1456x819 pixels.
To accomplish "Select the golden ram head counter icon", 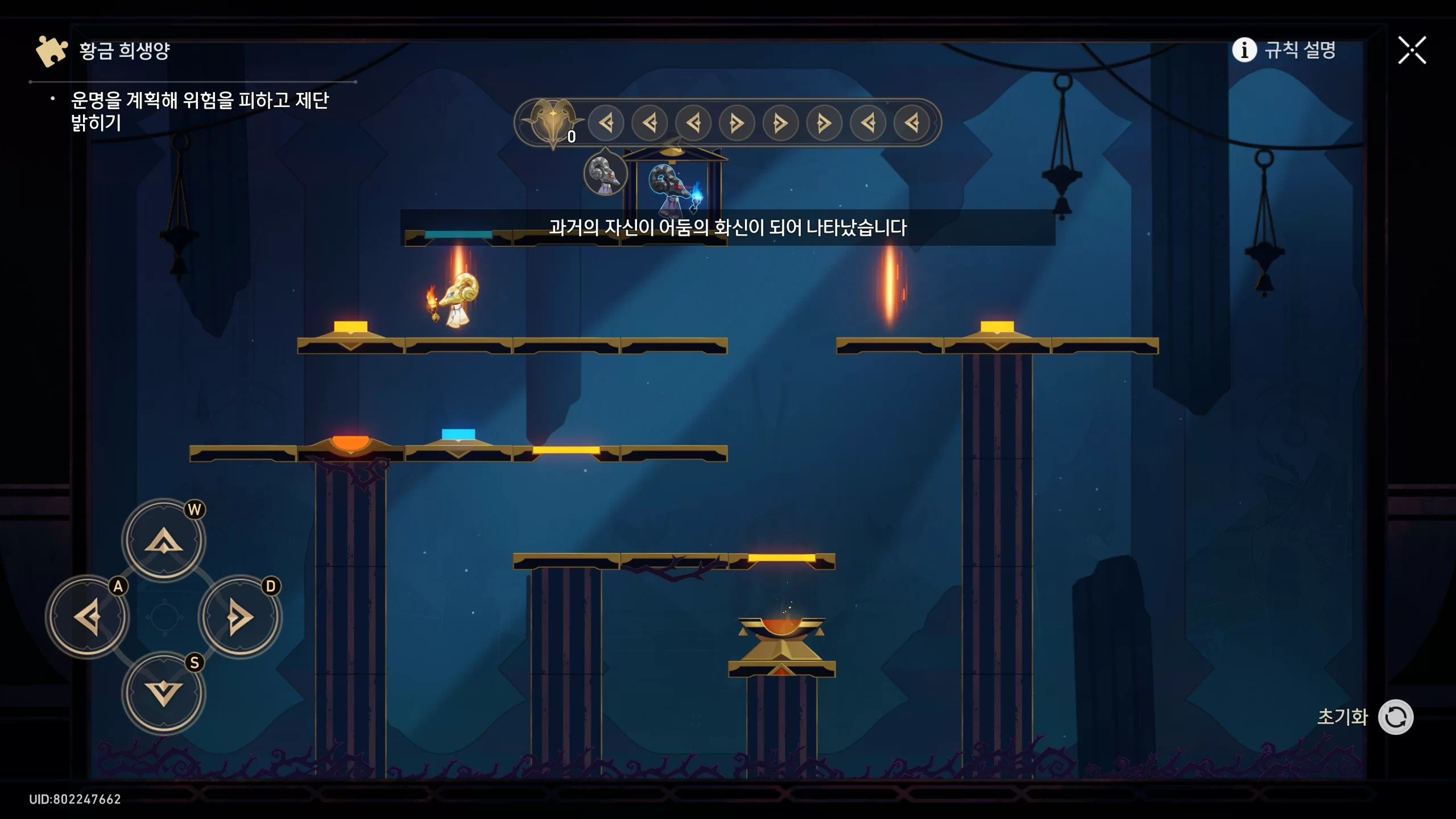I will click(x=552, y=121).
